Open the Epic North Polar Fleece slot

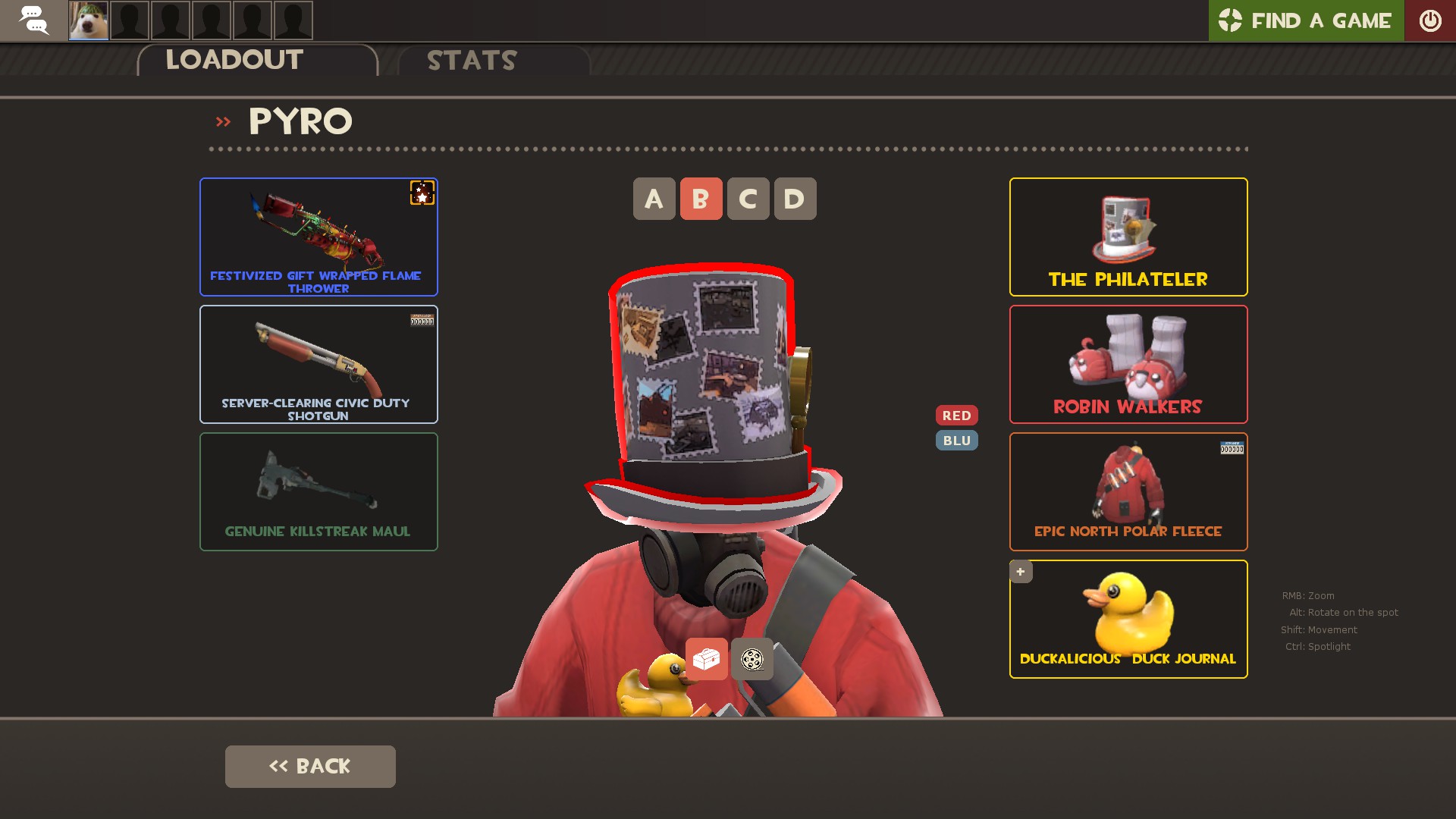[x=1128, y=491]
